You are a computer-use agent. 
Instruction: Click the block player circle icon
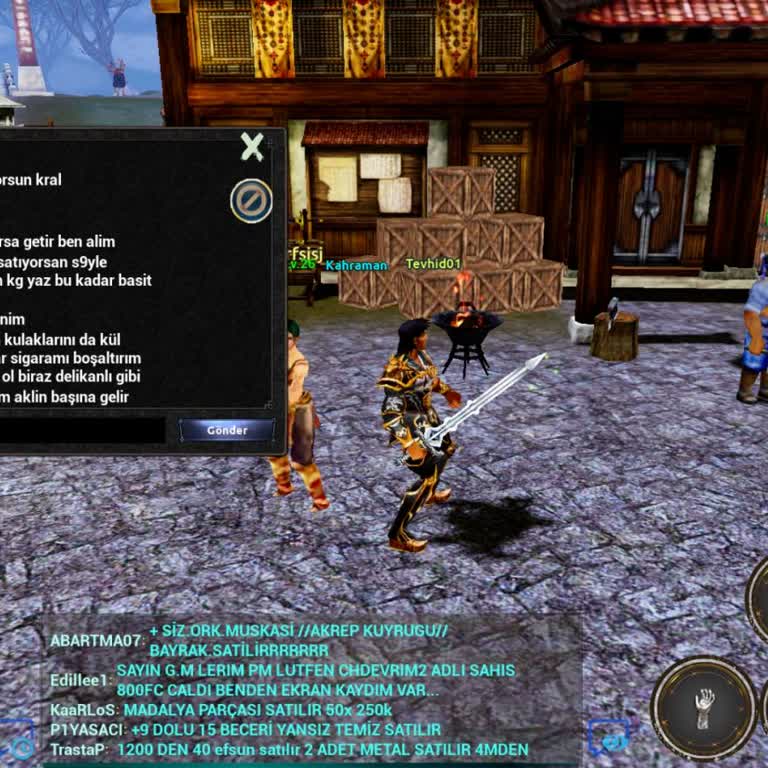pyautogui.click(x=251, y=201)
